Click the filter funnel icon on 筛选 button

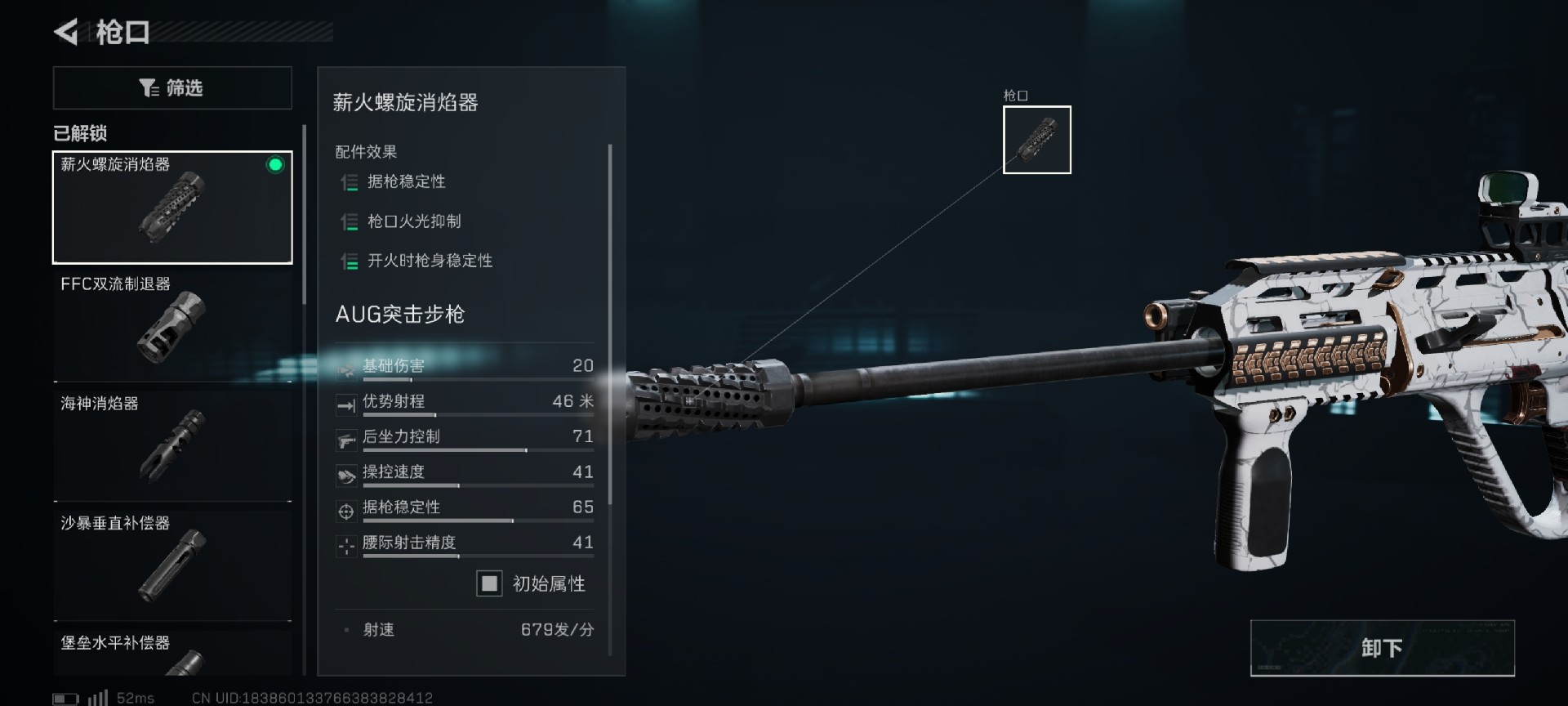coord(147,87)
